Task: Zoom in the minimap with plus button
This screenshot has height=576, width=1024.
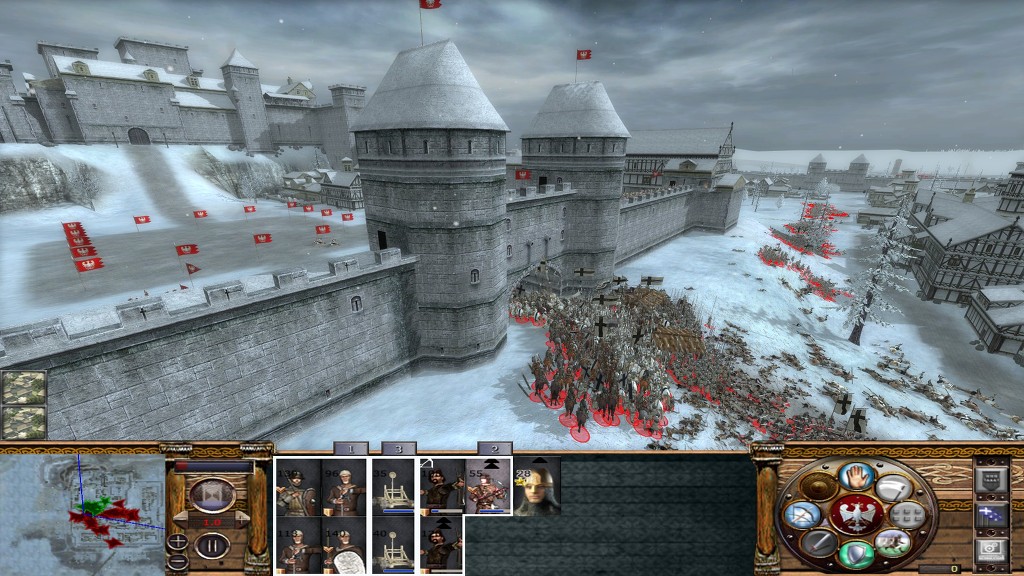Action: [177, 541]
